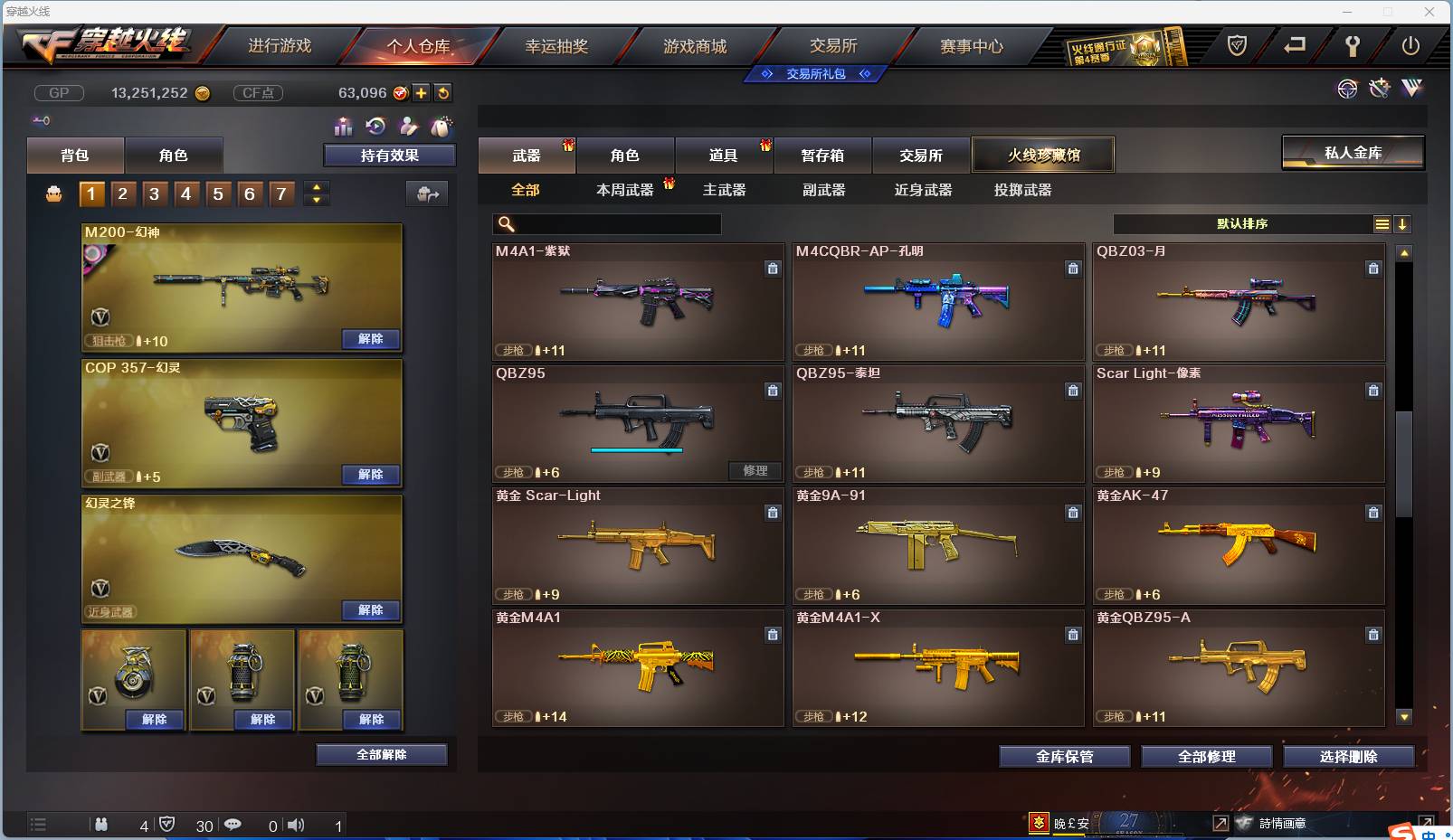Click the down arrow beside the sort bar
The width and height of the screenshot is (1453, 840).
click(x=1403, y=223)
